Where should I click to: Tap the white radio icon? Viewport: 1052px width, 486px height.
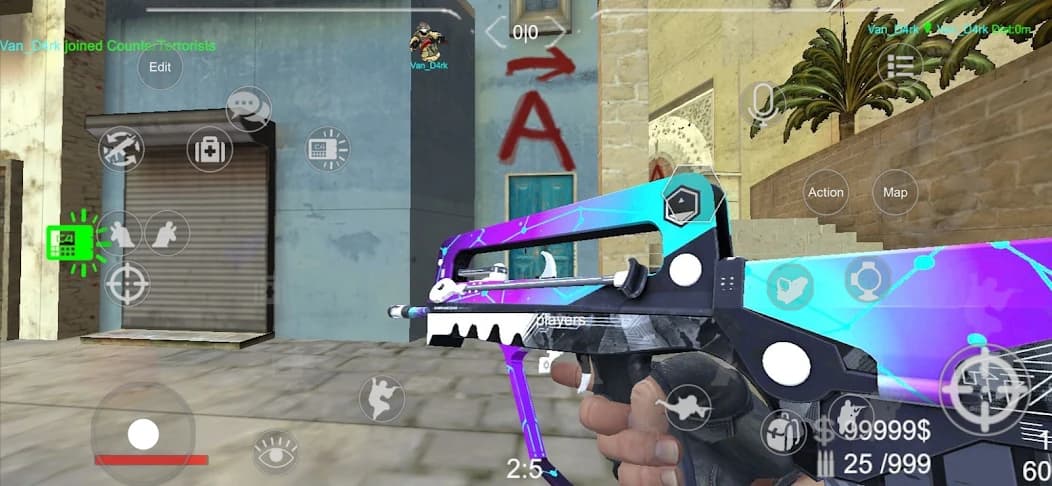(x=328, y=150)
